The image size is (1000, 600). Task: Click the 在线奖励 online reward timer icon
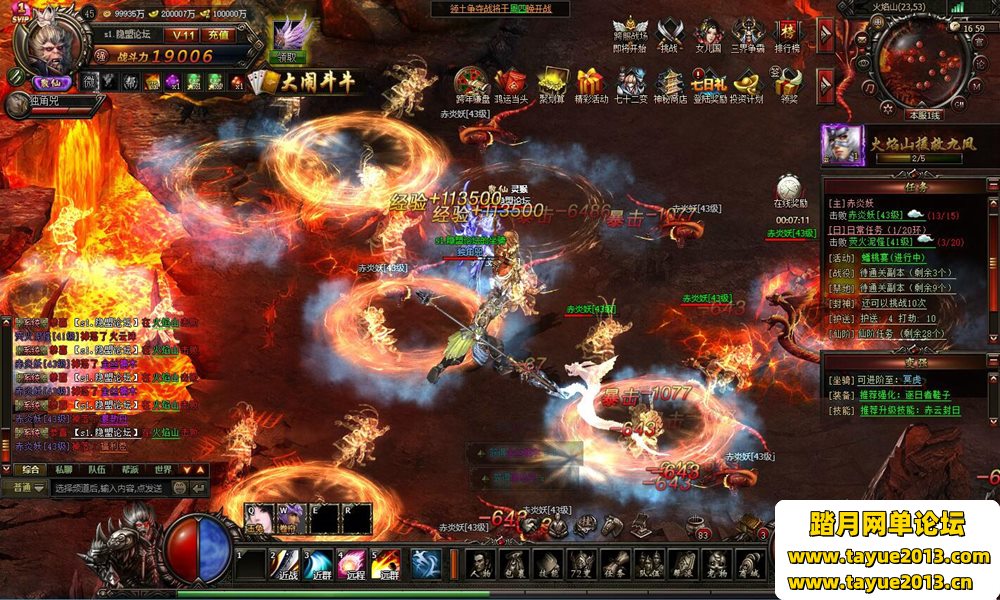[791, 190]
